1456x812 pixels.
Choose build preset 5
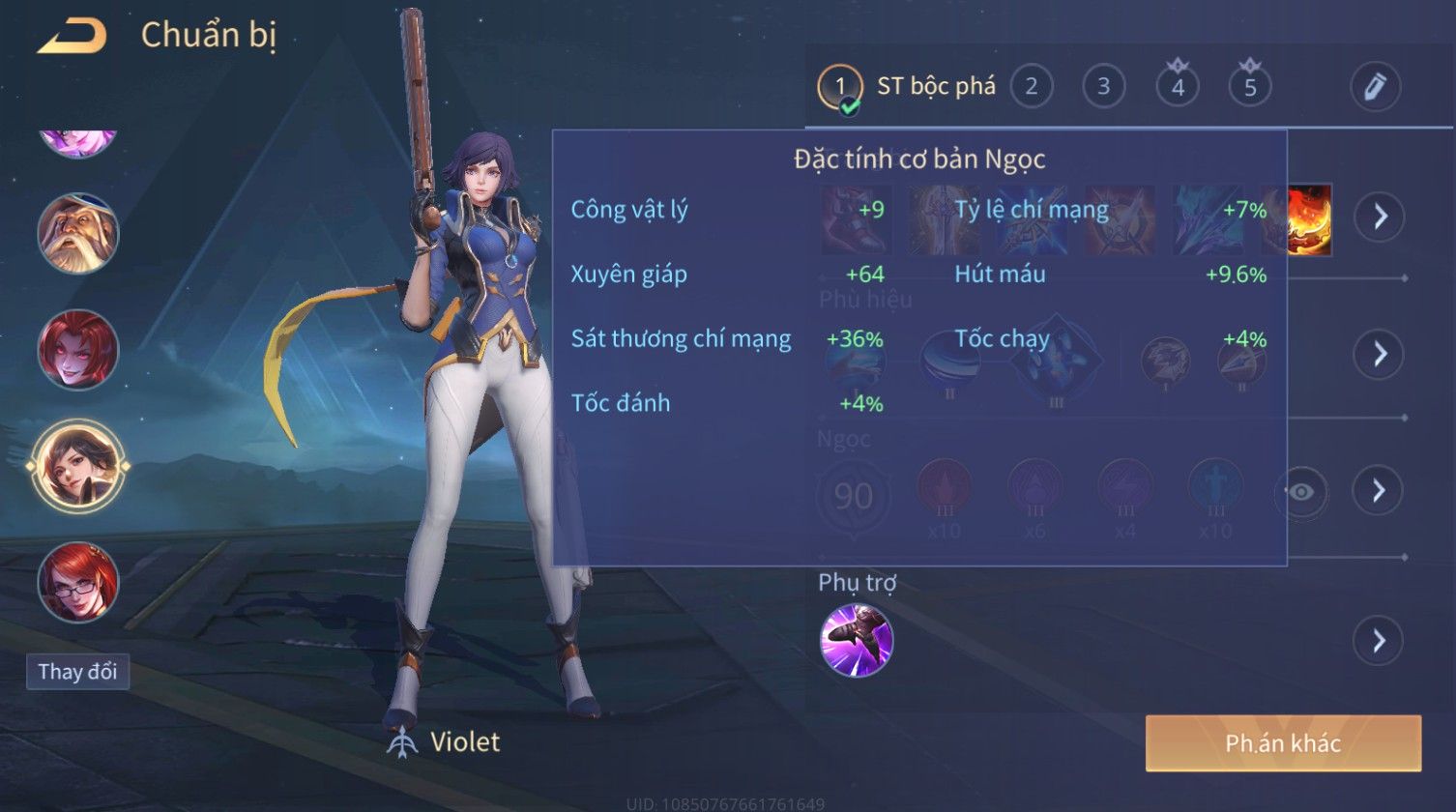pos(1249,87)
